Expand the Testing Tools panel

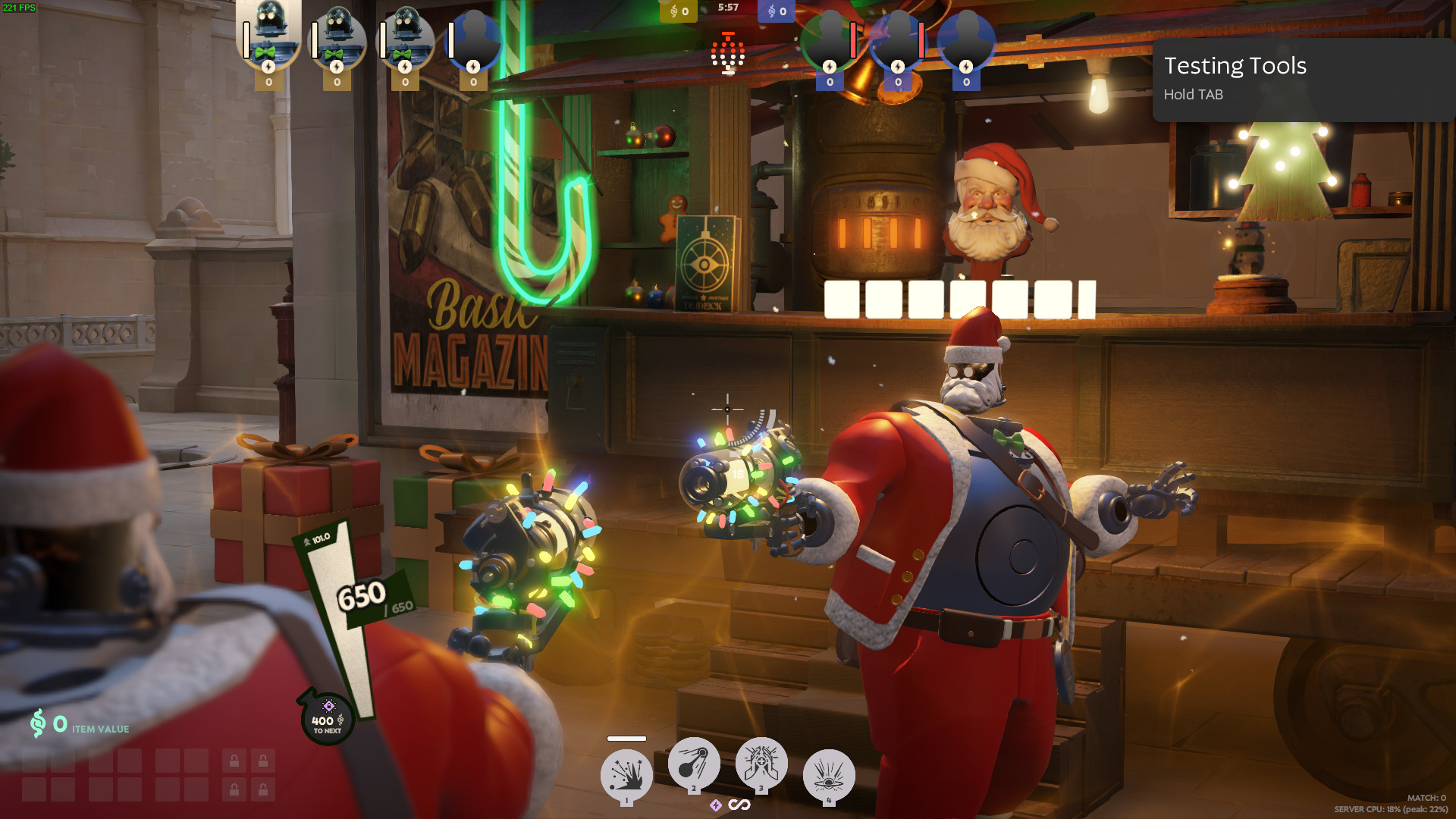pyautogui.click(x=1236, y=66)
